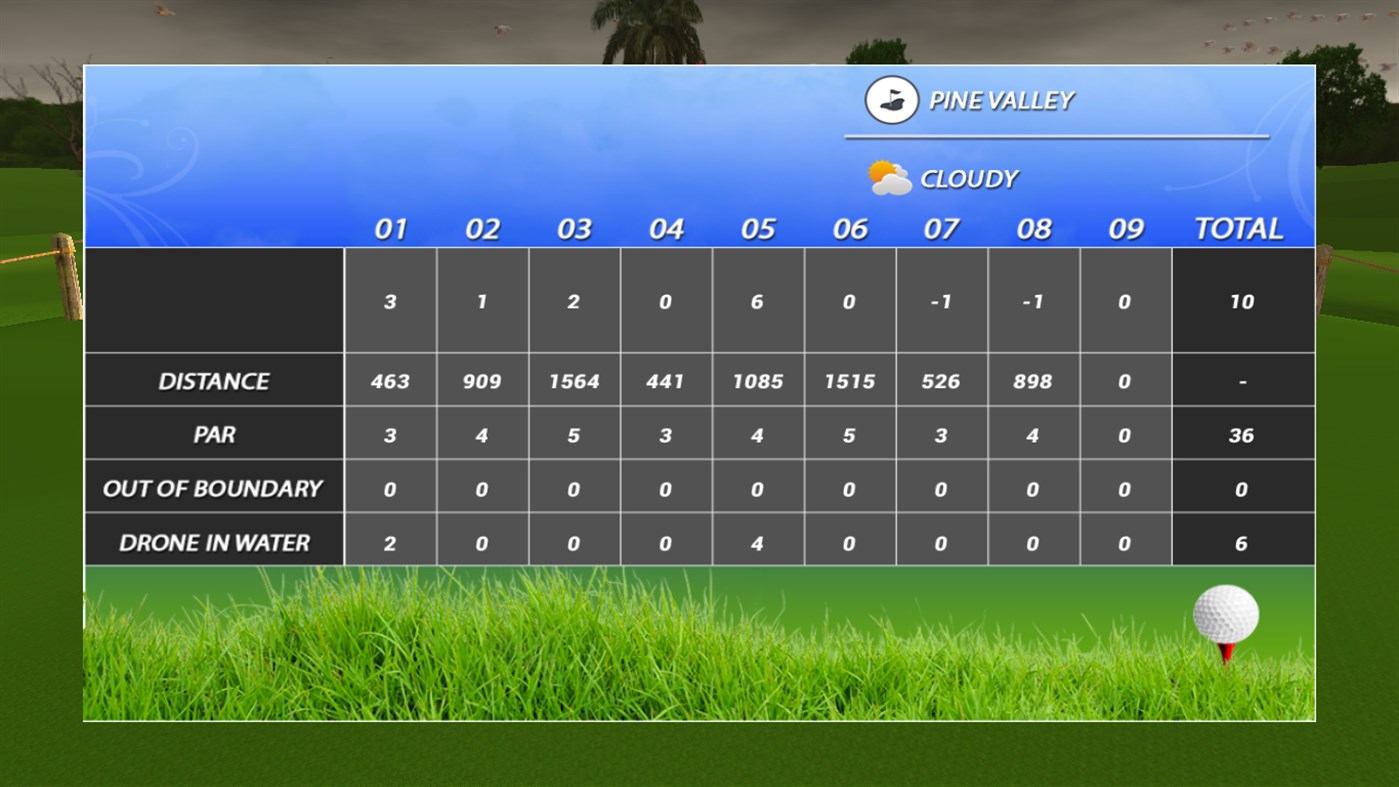Screen dimensions: 1399x787
Task: Click the OUT OF BOUNDARY row label
Action: (x=213, y=488)
